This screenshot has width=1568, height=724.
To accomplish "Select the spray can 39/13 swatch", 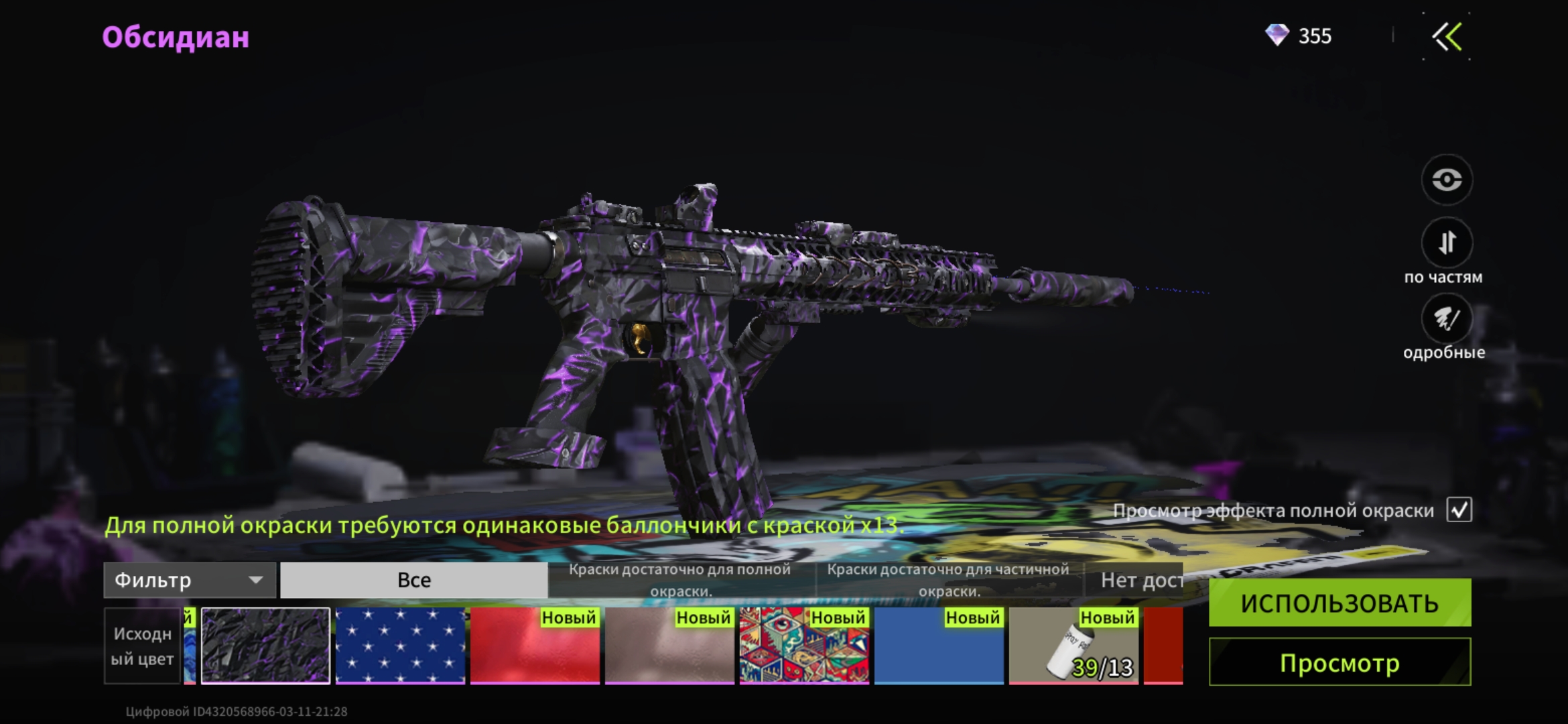I will click(x=1073, y=646).
